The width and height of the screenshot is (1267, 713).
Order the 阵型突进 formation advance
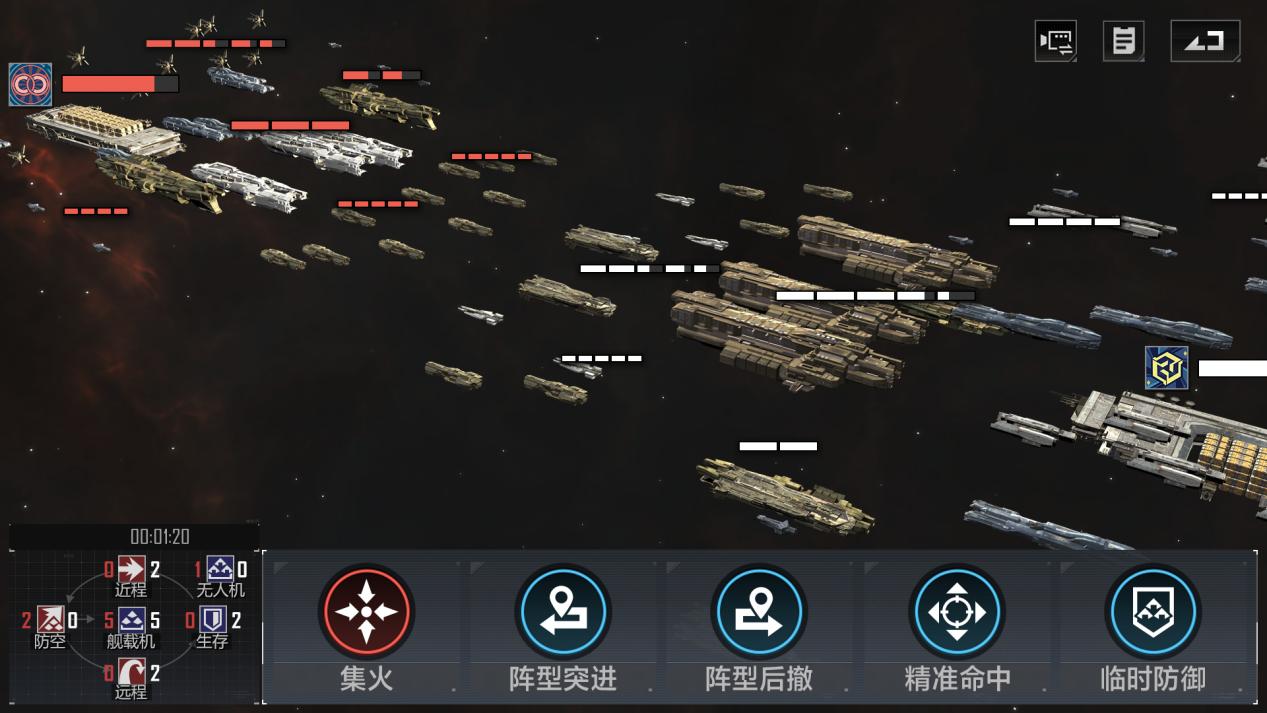(x=563, y=611)
